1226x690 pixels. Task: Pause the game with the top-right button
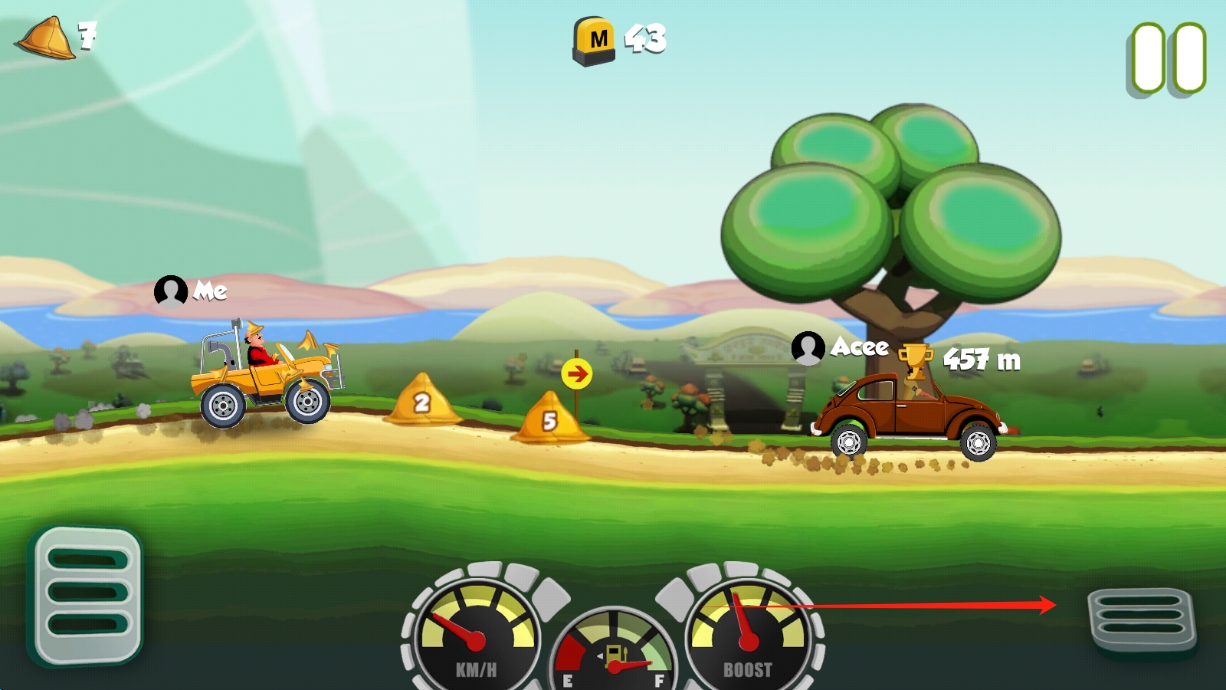[1168, 59]
